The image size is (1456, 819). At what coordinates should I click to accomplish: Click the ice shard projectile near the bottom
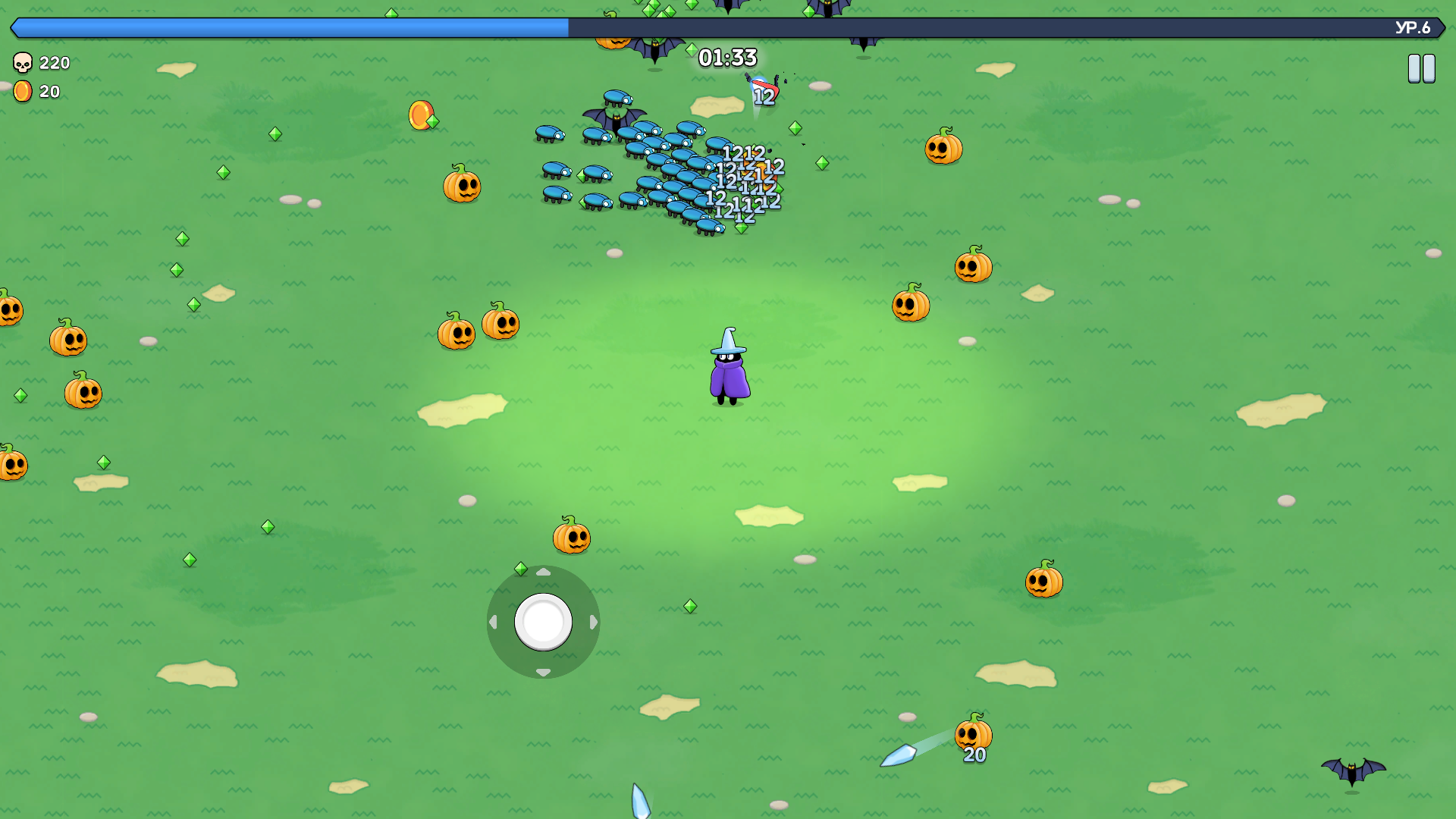[899, 755]
